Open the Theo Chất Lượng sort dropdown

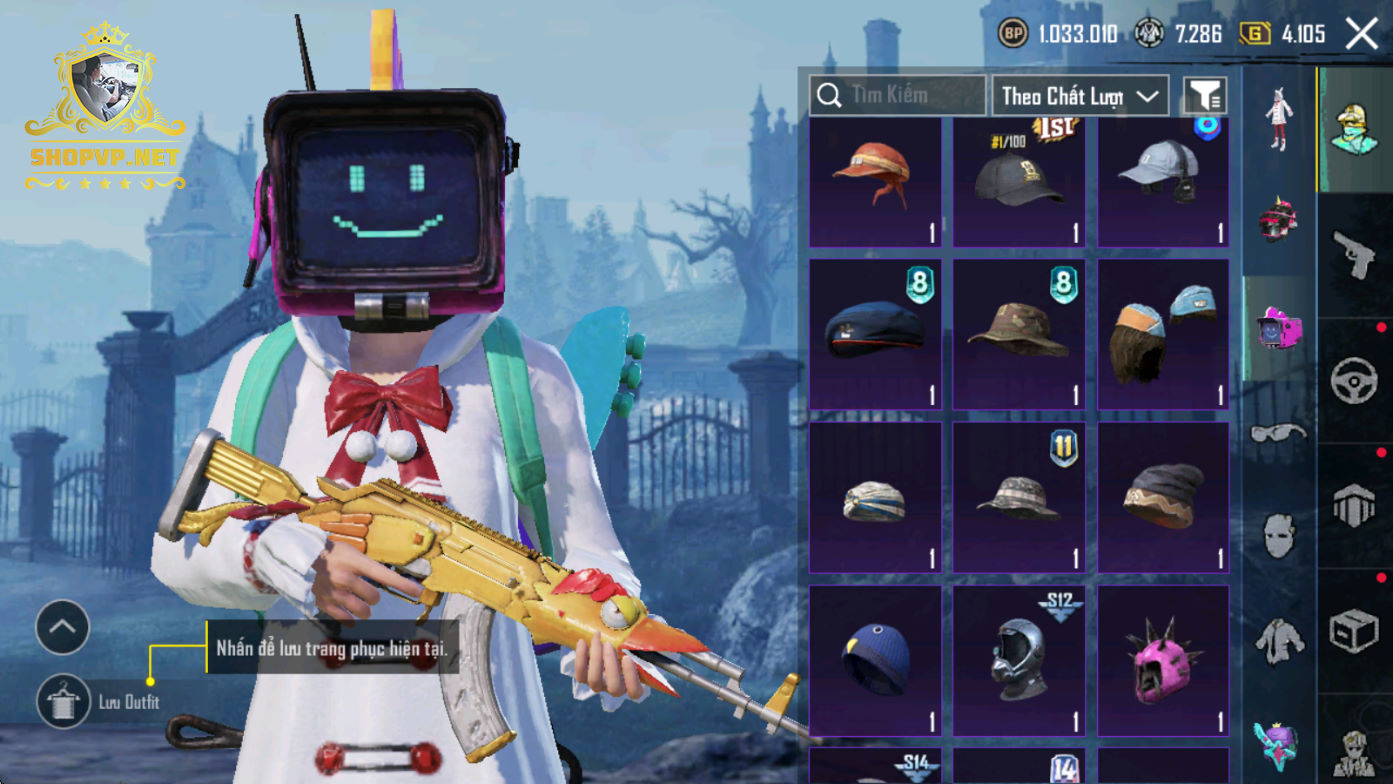tap(1080, 96)
